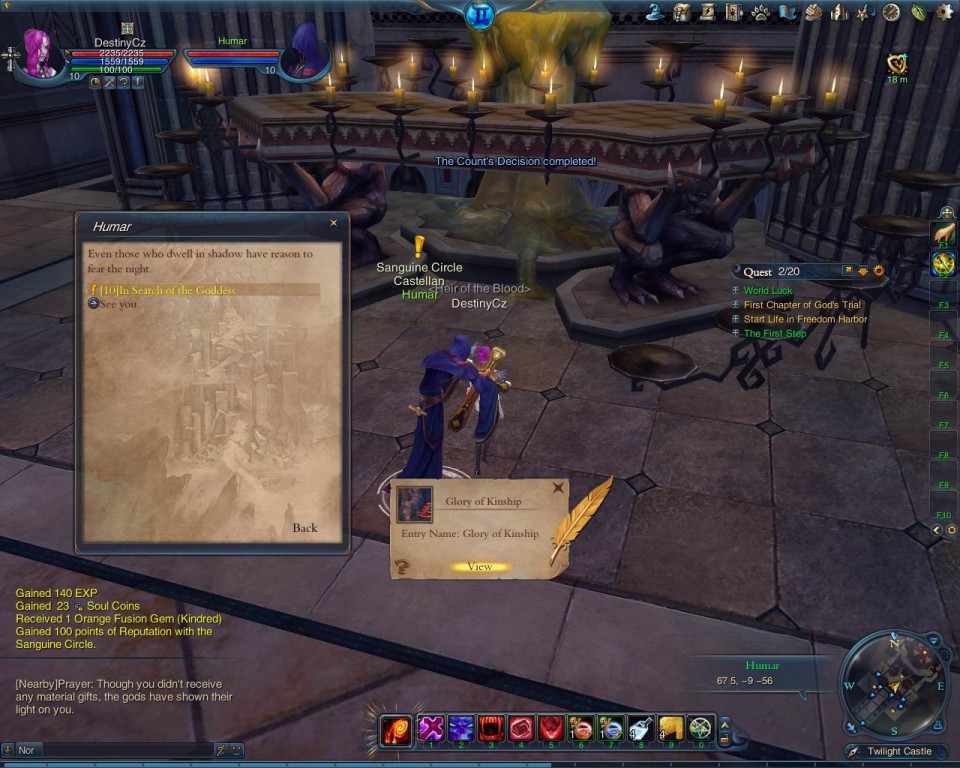Viewport: 960px width, 768px height.
Task: Dismiss the Glory of Kinship popup
Action: click(558, 489)
